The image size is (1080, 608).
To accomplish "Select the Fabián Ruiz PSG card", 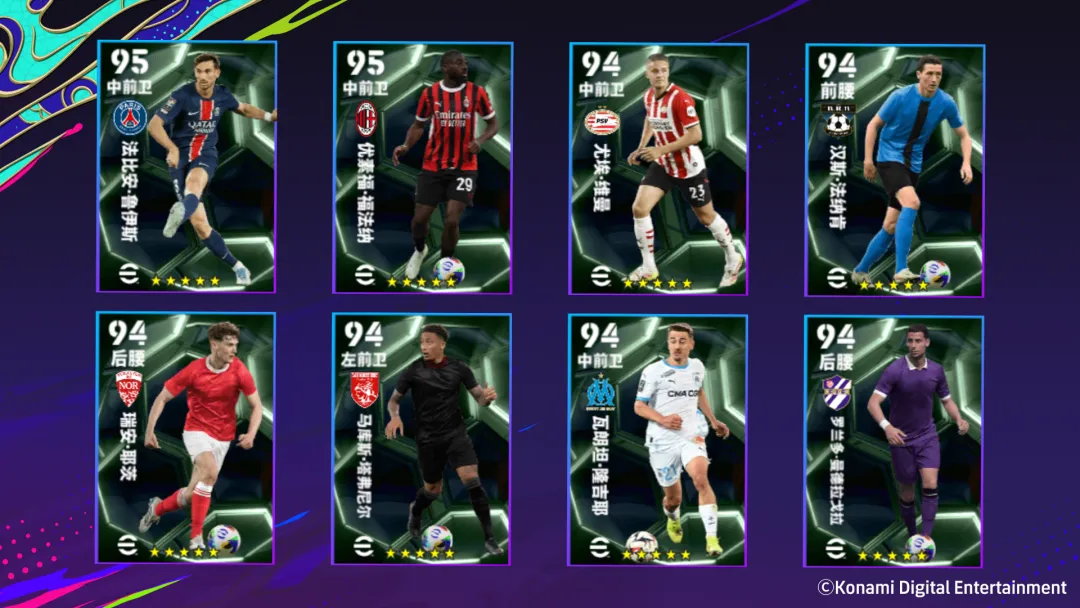I will [186, 167].
